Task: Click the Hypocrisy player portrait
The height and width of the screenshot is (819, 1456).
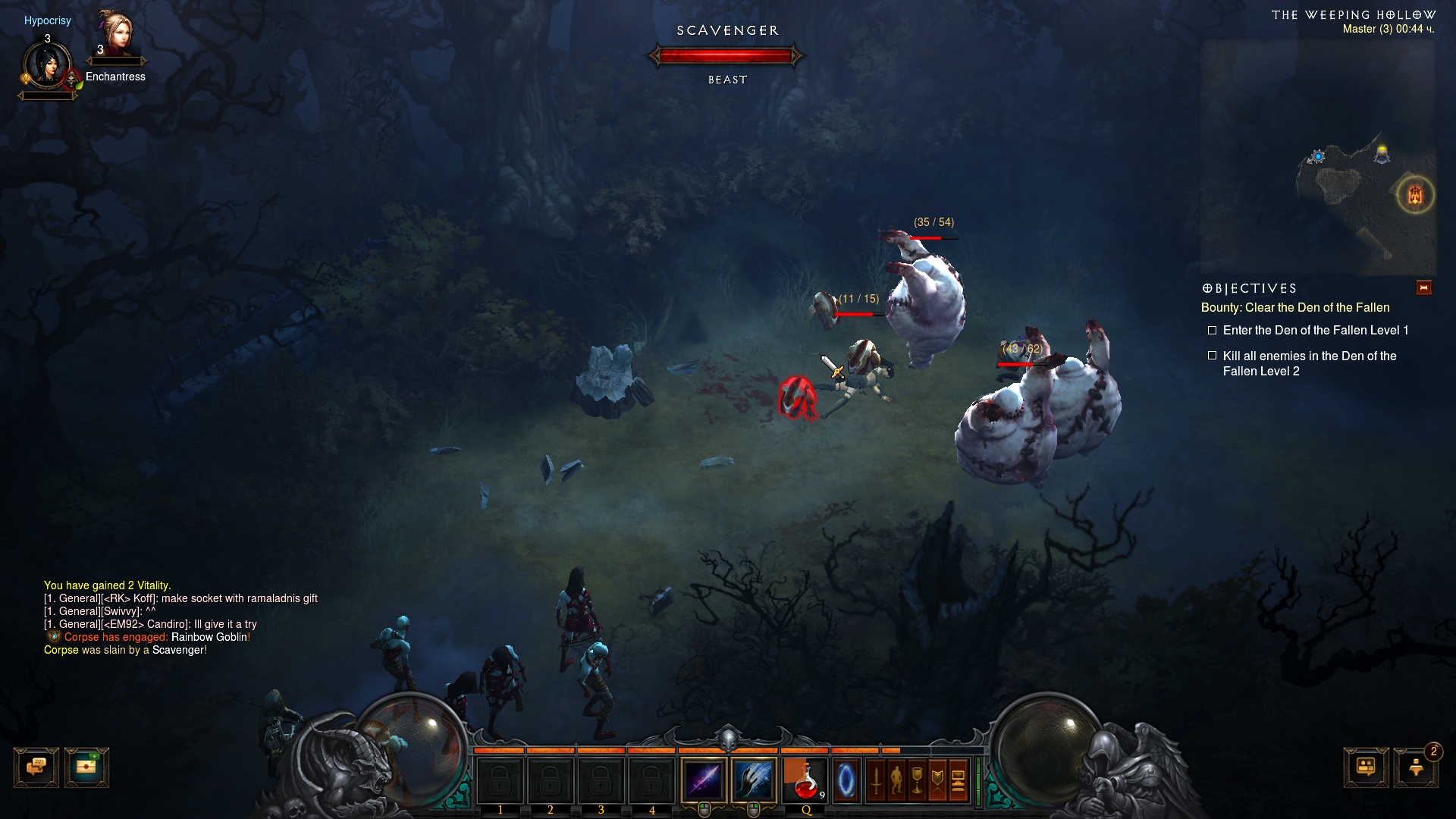Action: click(x=48, y=65)
